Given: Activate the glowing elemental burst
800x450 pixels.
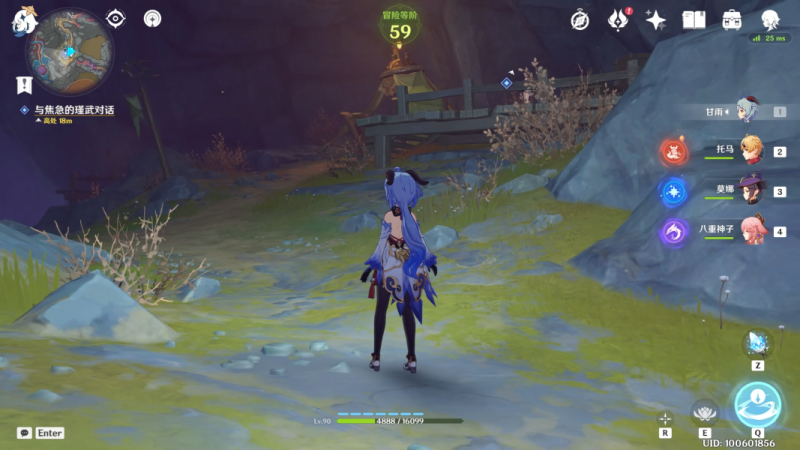Looking at the screenshot, I should [x=757, y=404].
